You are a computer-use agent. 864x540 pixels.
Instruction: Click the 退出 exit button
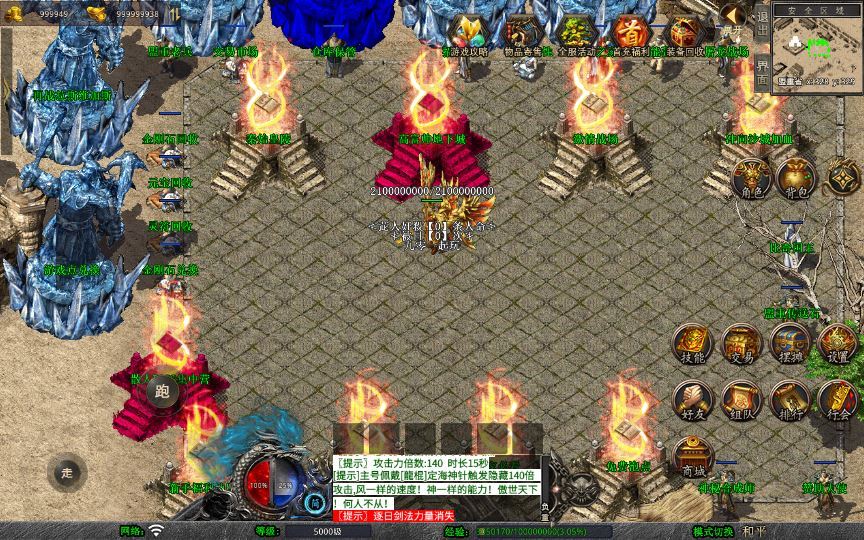[x=761, y=24]
